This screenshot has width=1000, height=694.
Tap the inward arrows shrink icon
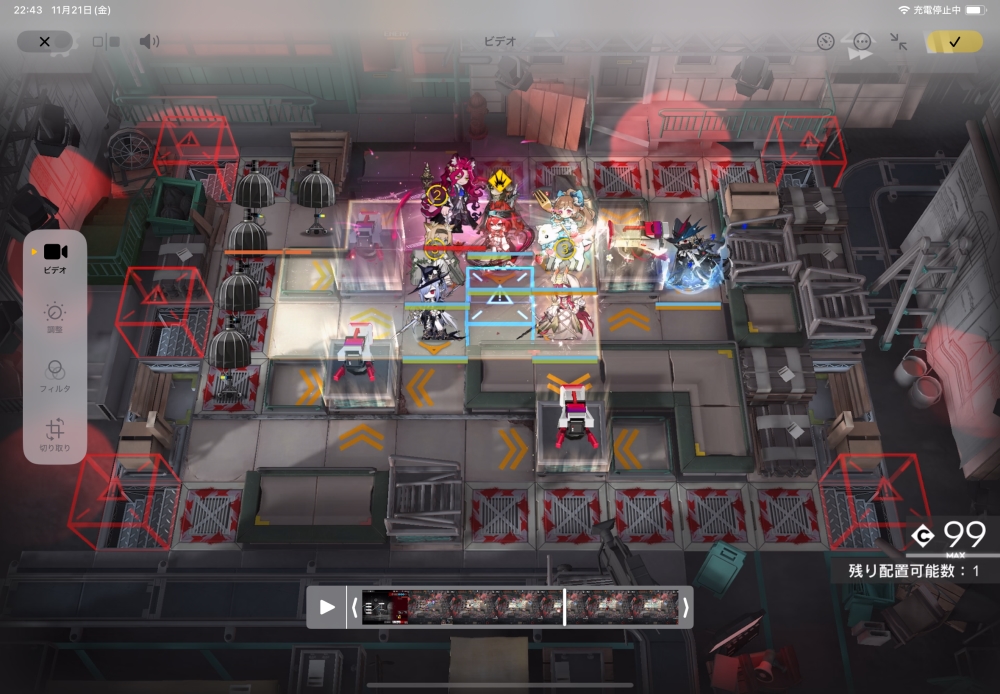pos(899,41)
